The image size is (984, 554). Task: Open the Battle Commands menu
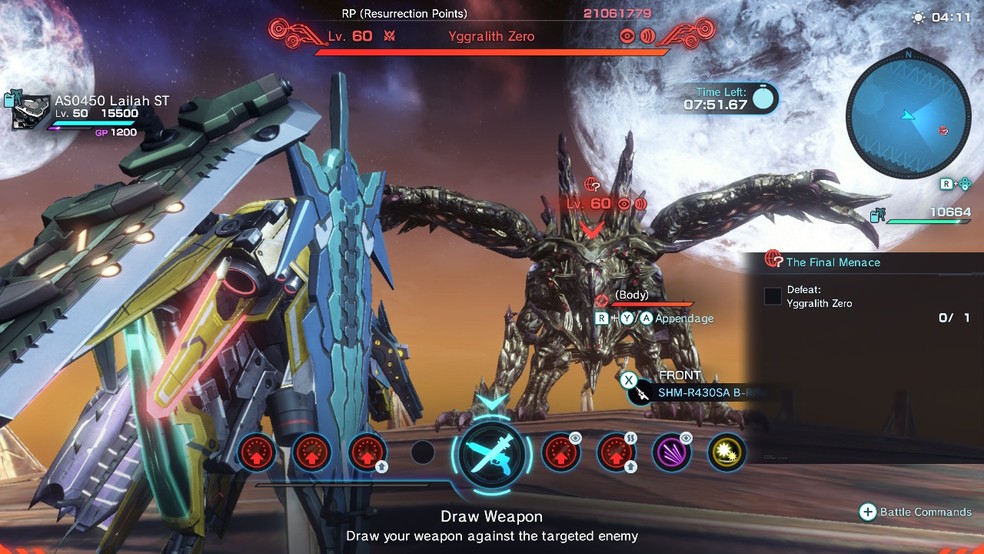[915, 512]
